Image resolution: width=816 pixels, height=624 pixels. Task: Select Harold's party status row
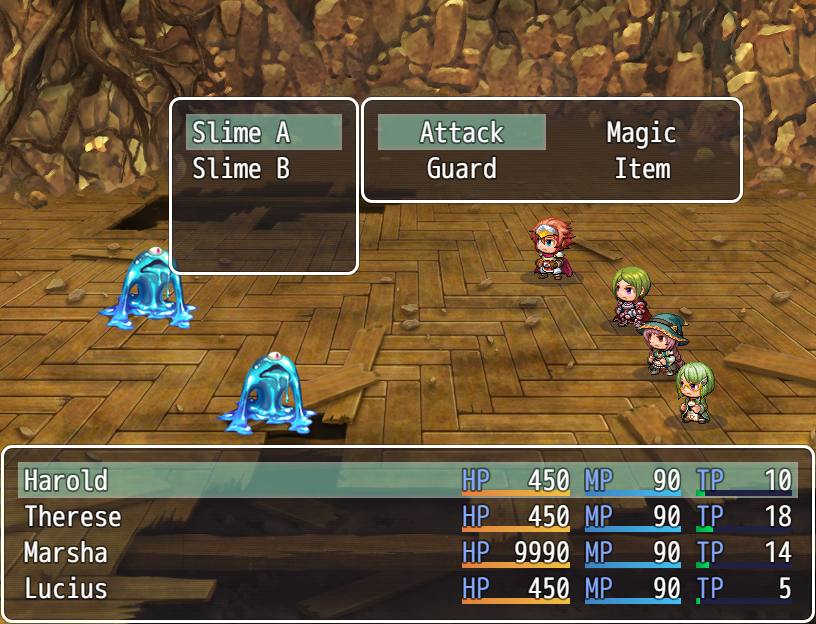click(x=407, y=481)
